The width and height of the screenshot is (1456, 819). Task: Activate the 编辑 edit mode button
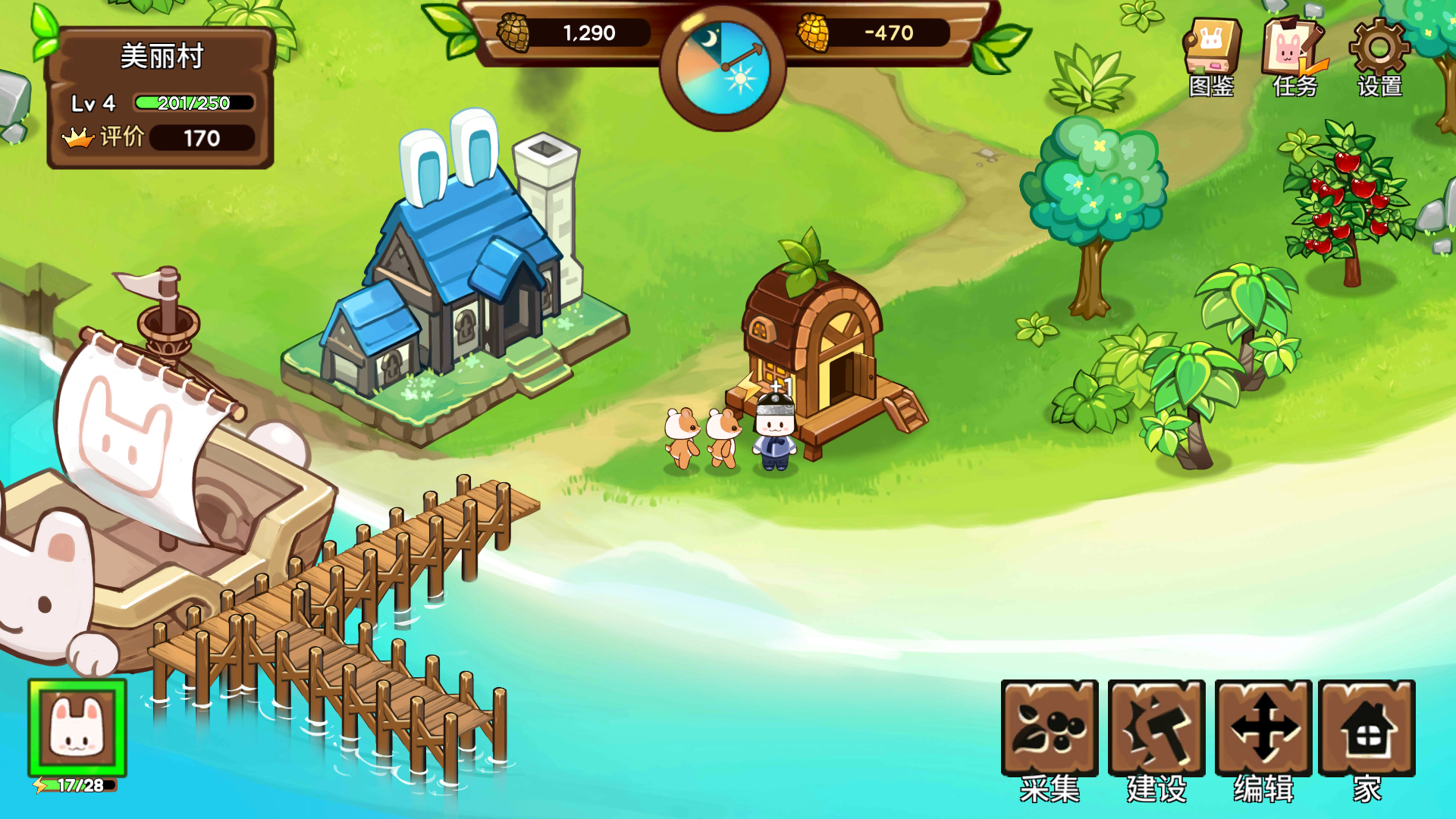[1263, 730]
